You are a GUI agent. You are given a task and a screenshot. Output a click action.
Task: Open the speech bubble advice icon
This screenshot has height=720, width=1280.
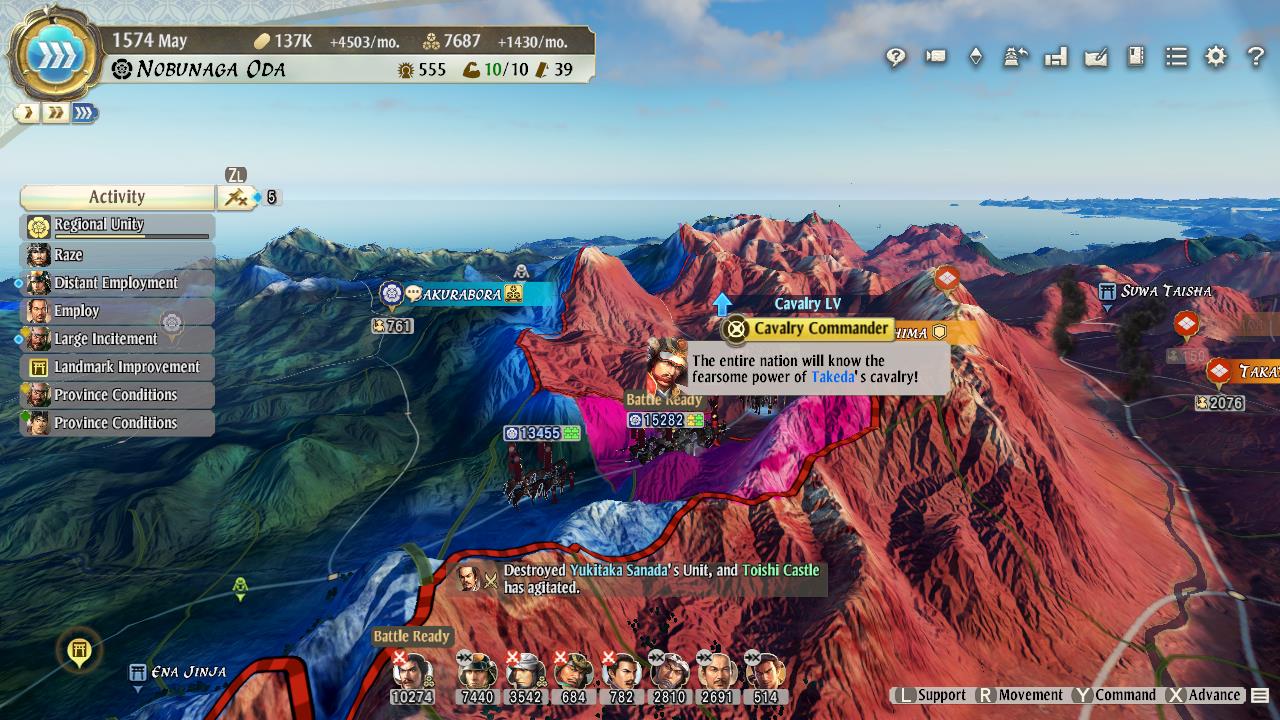point(896,57)
